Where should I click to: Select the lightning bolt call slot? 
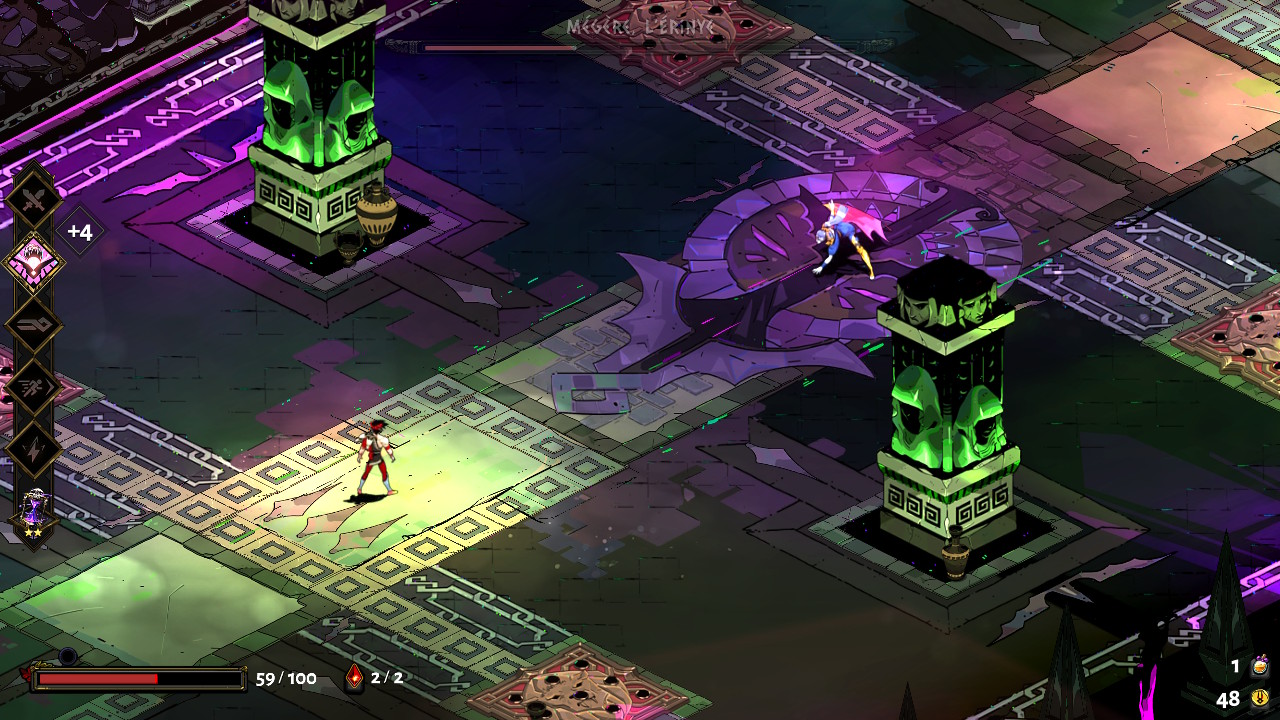pos(35,449)
